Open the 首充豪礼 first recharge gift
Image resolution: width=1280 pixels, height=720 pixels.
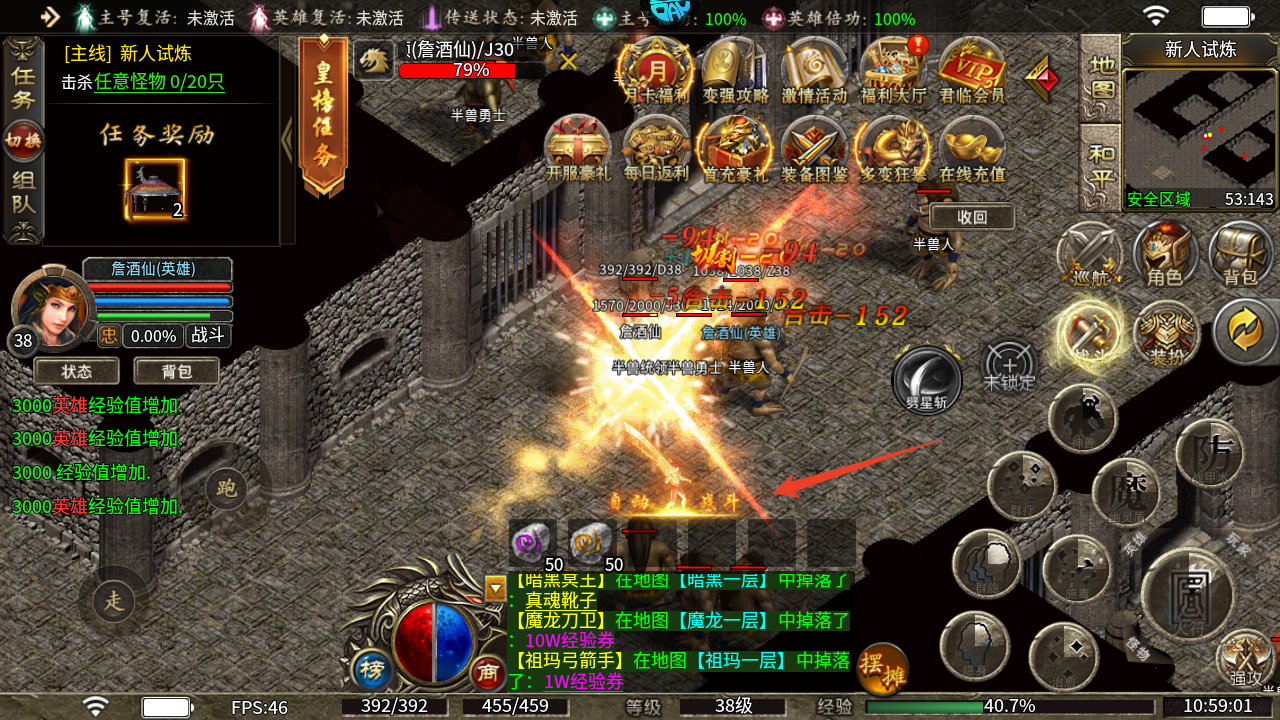tap(735, 148)
